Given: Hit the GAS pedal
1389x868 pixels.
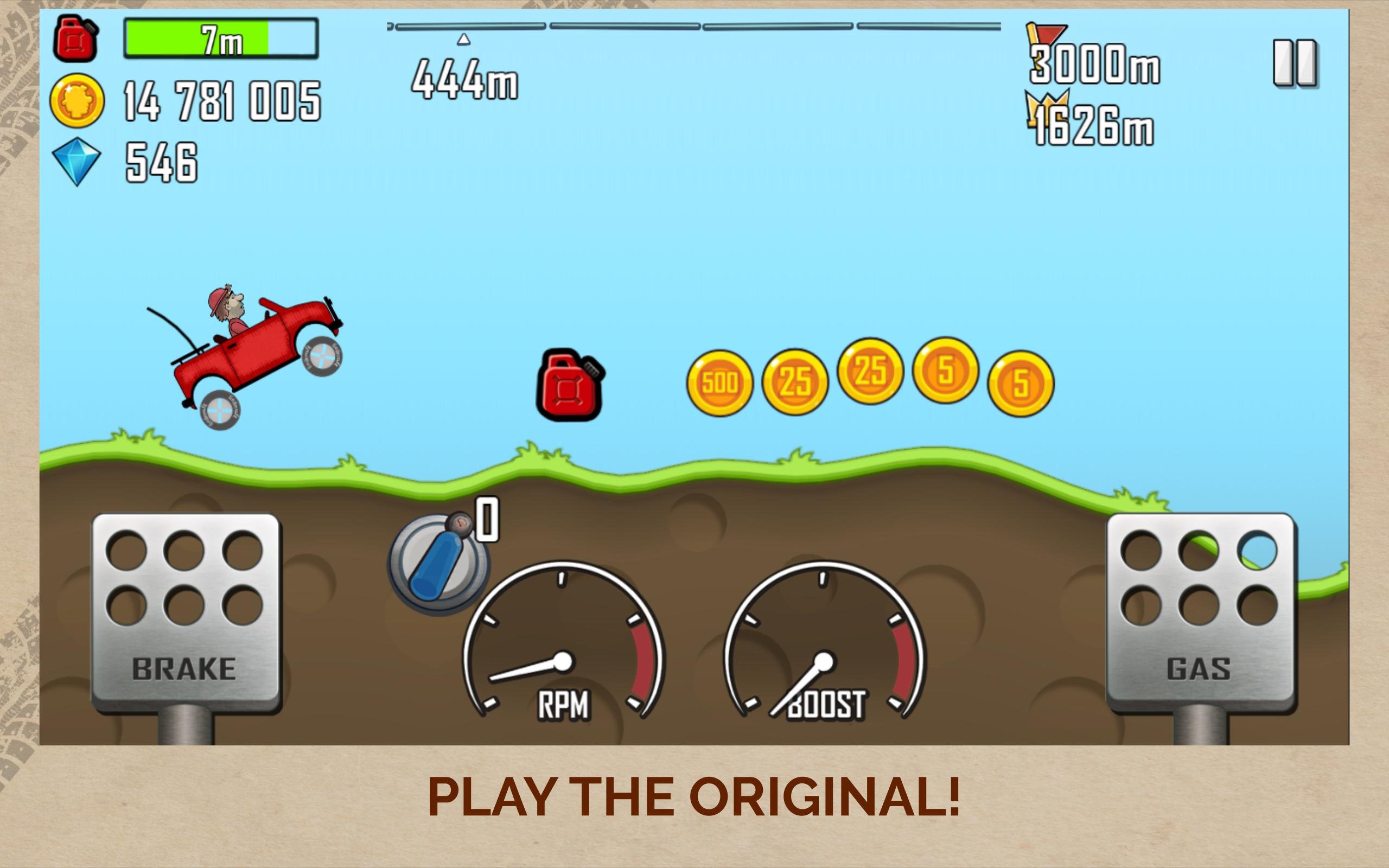Looking at the screenshot, I should 1200,611.
